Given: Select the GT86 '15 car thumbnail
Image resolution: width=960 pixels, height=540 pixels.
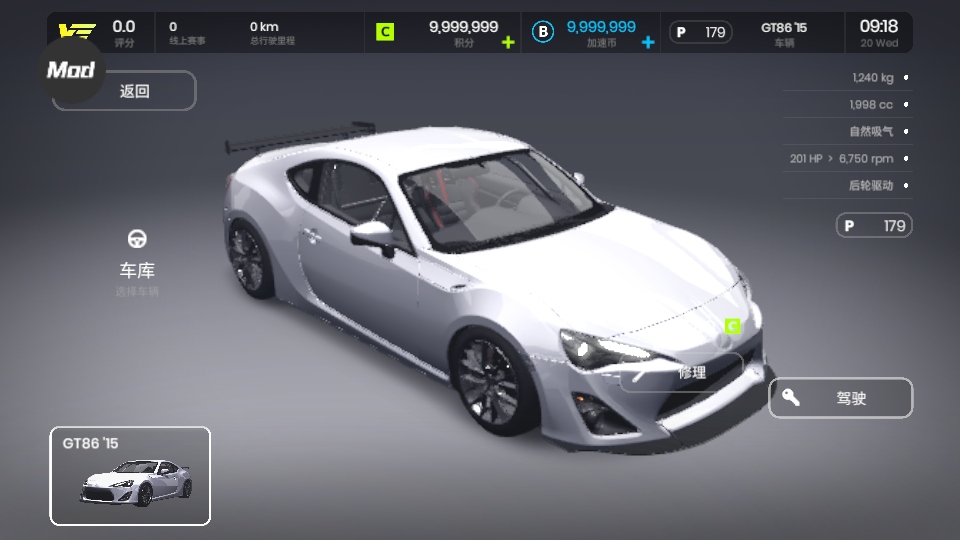Looking at the screenshot, I should pos(130,476).
